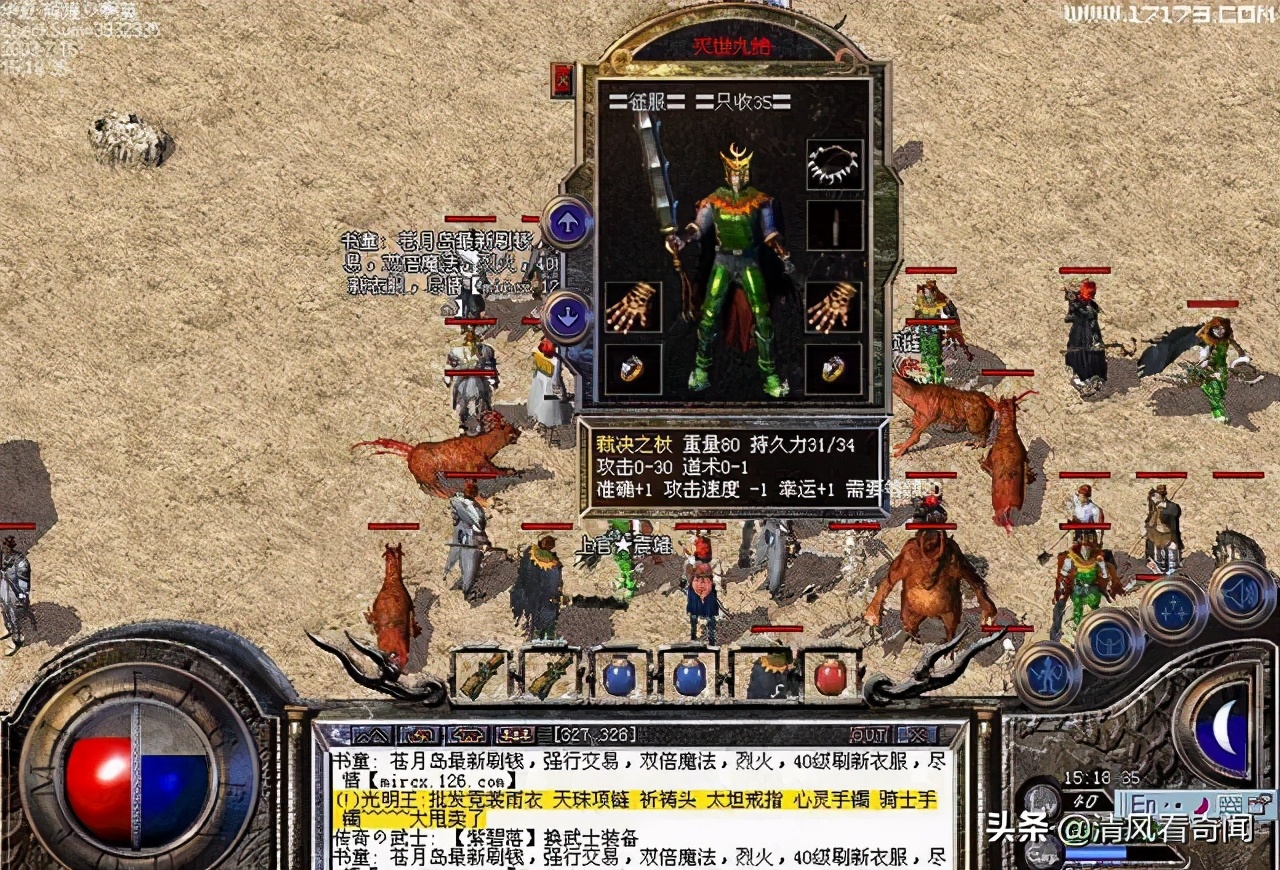Select the crescent-horned helmet on the character
The image size is (1280, 870).
pos(736,162)
